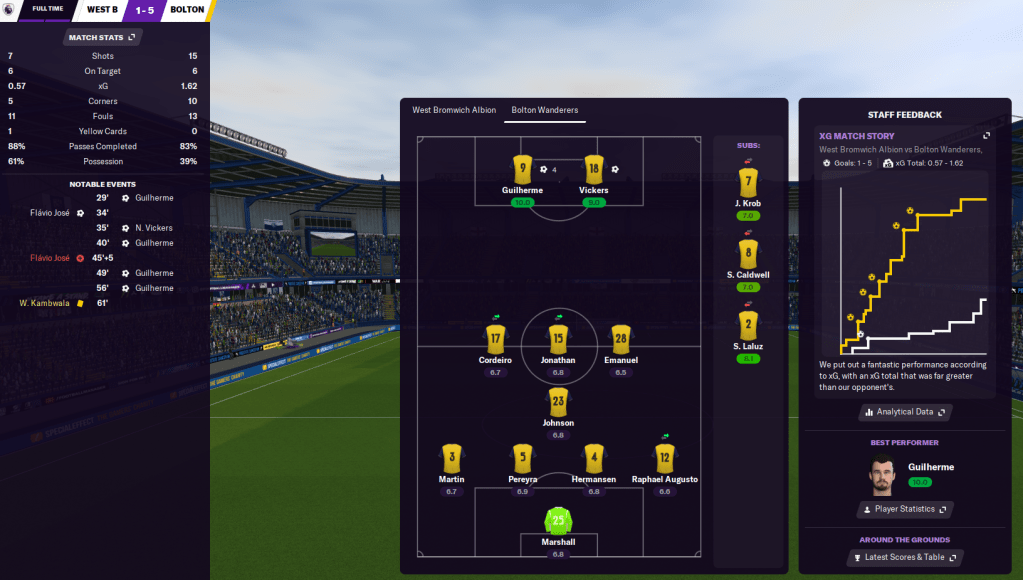Click goalkeeper Marshall's shirt
This screenshot has width=1023, height=580.
(558, 520)
